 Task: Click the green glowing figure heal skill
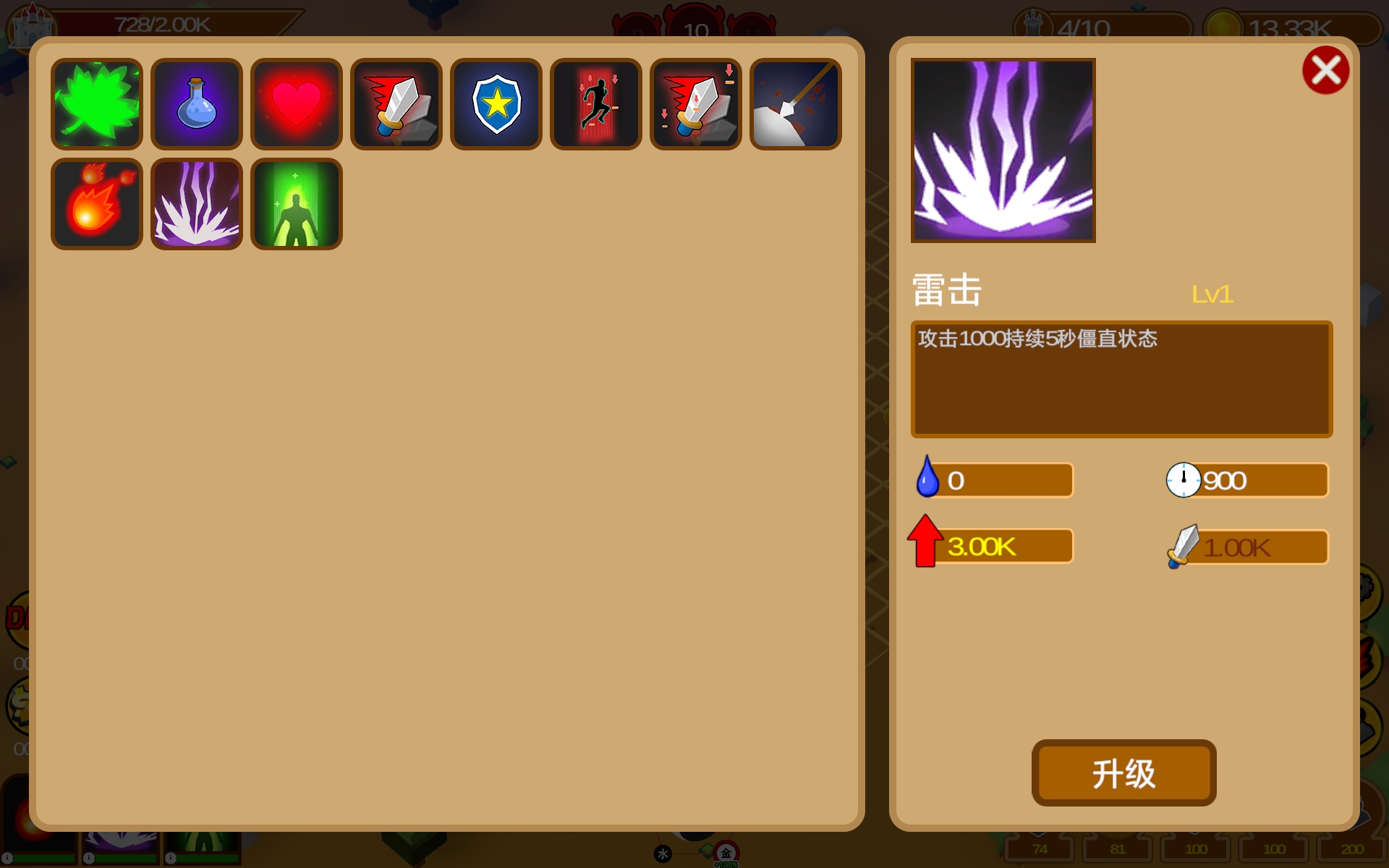pos(296,203)
